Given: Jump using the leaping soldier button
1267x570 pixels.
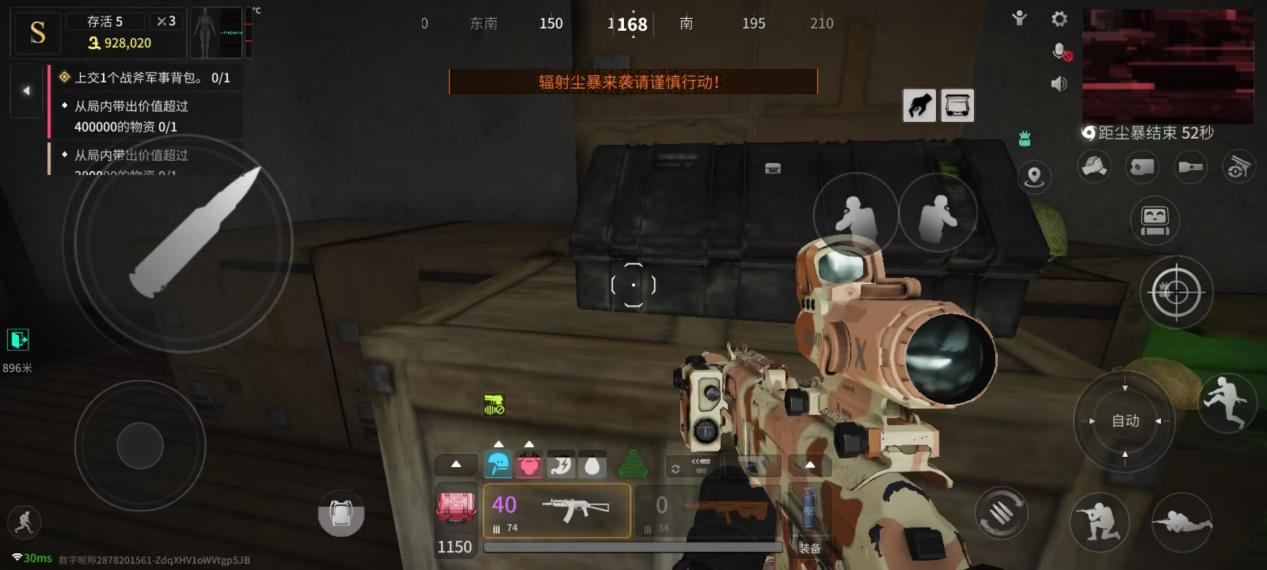Looking at the screenshot, I should pos(1227,403).
